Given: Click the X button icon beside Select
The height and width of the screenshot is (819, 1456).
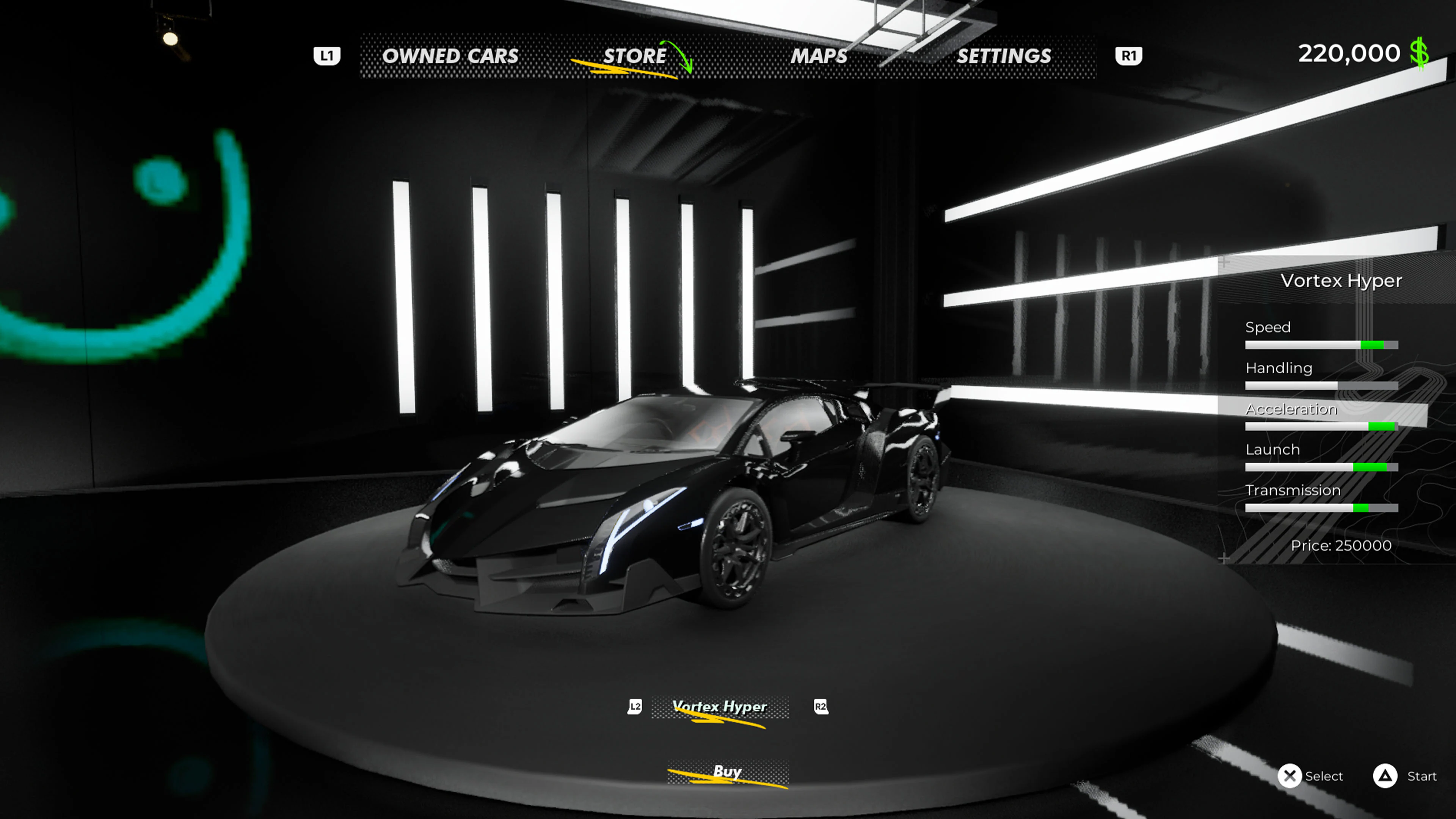Looking at the screenshot, I should [x=1290, y=776].
